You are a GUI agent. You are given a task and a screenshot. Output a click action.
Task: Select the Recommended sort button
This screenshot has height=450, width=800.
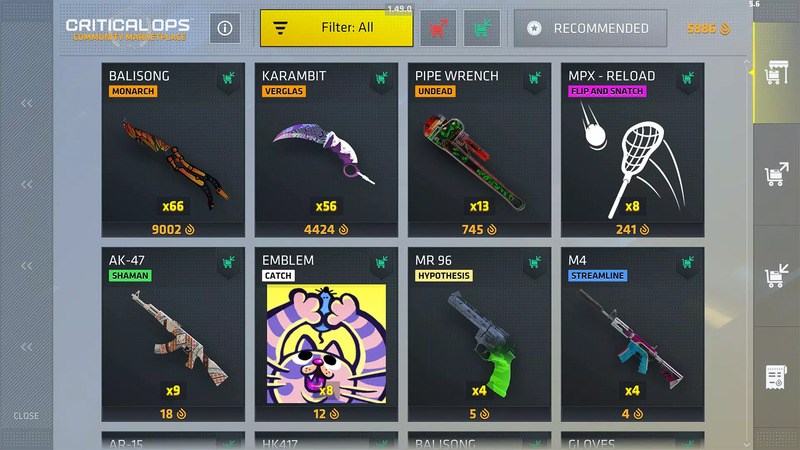click(589, 29)
